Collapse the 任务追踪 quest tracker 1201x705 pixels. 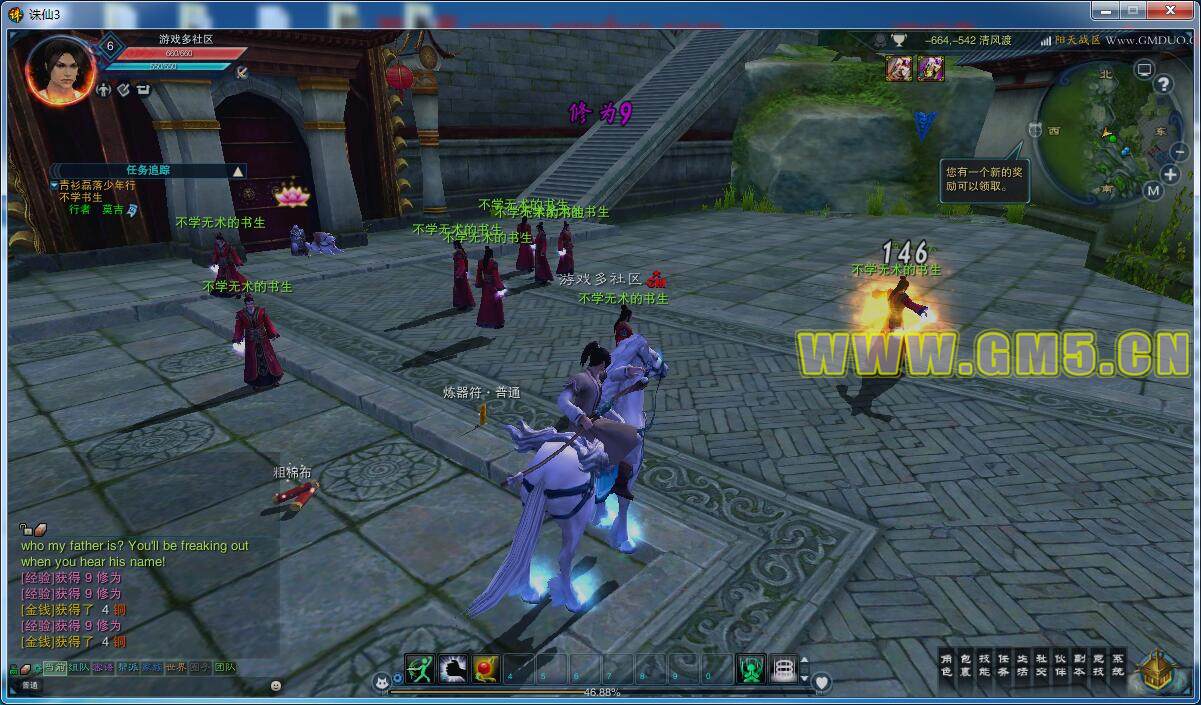click(238, 171)
